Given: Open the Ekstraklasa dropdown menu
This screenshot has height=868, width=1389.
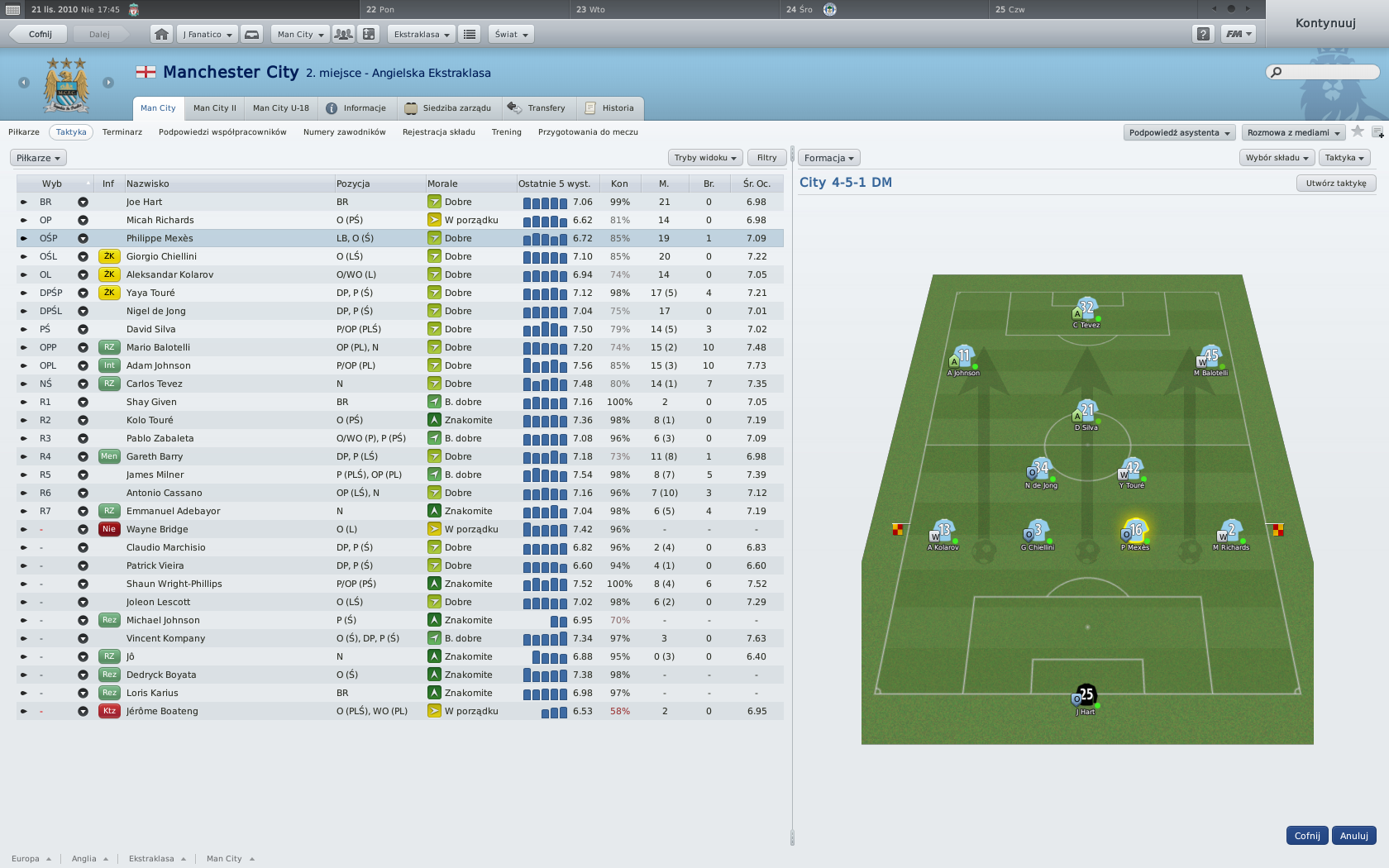Looking at the screenshot, I should pos(421,34).
